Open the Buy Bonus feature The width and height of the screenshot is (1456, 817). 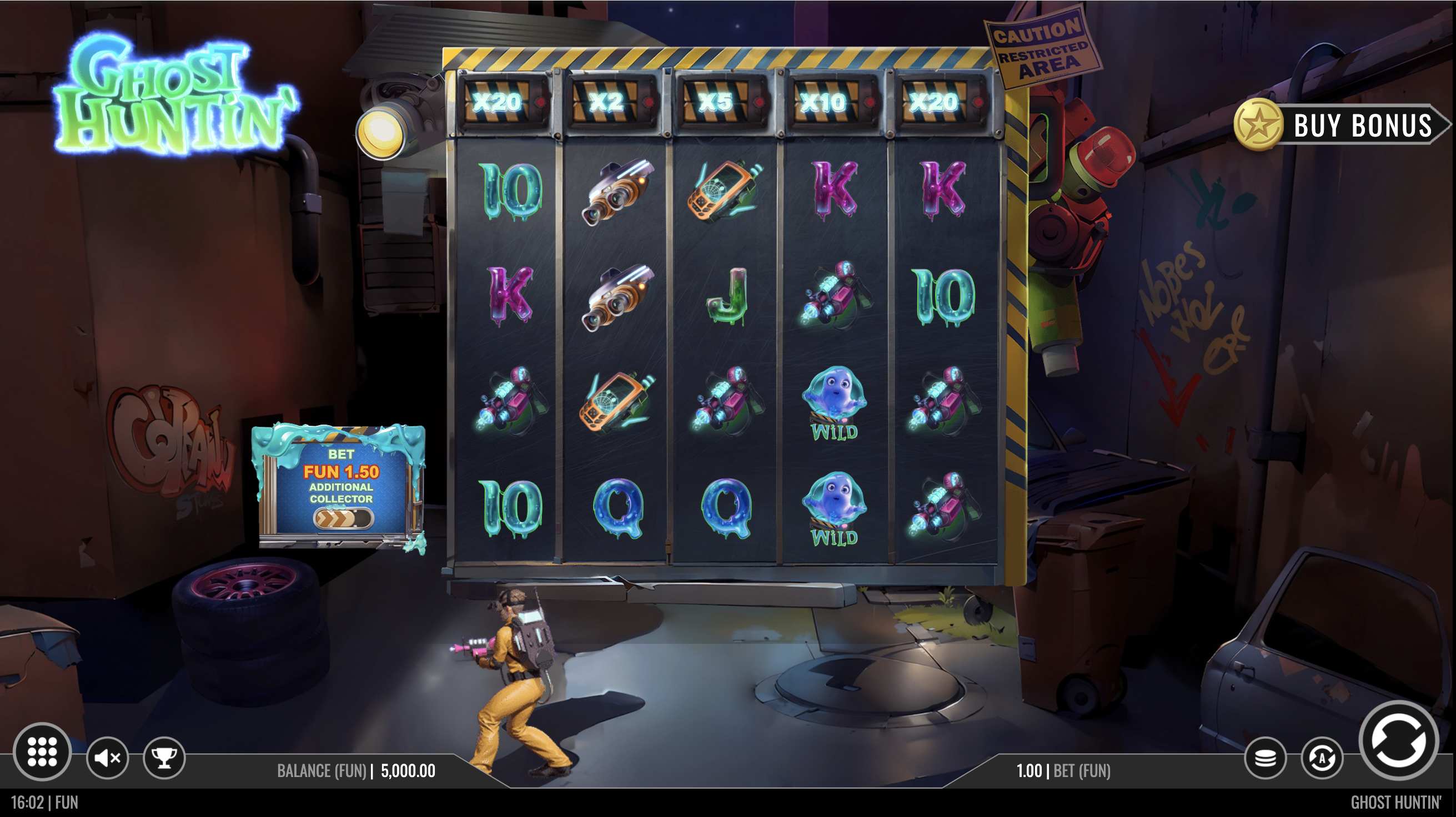tap(1339, 125)
